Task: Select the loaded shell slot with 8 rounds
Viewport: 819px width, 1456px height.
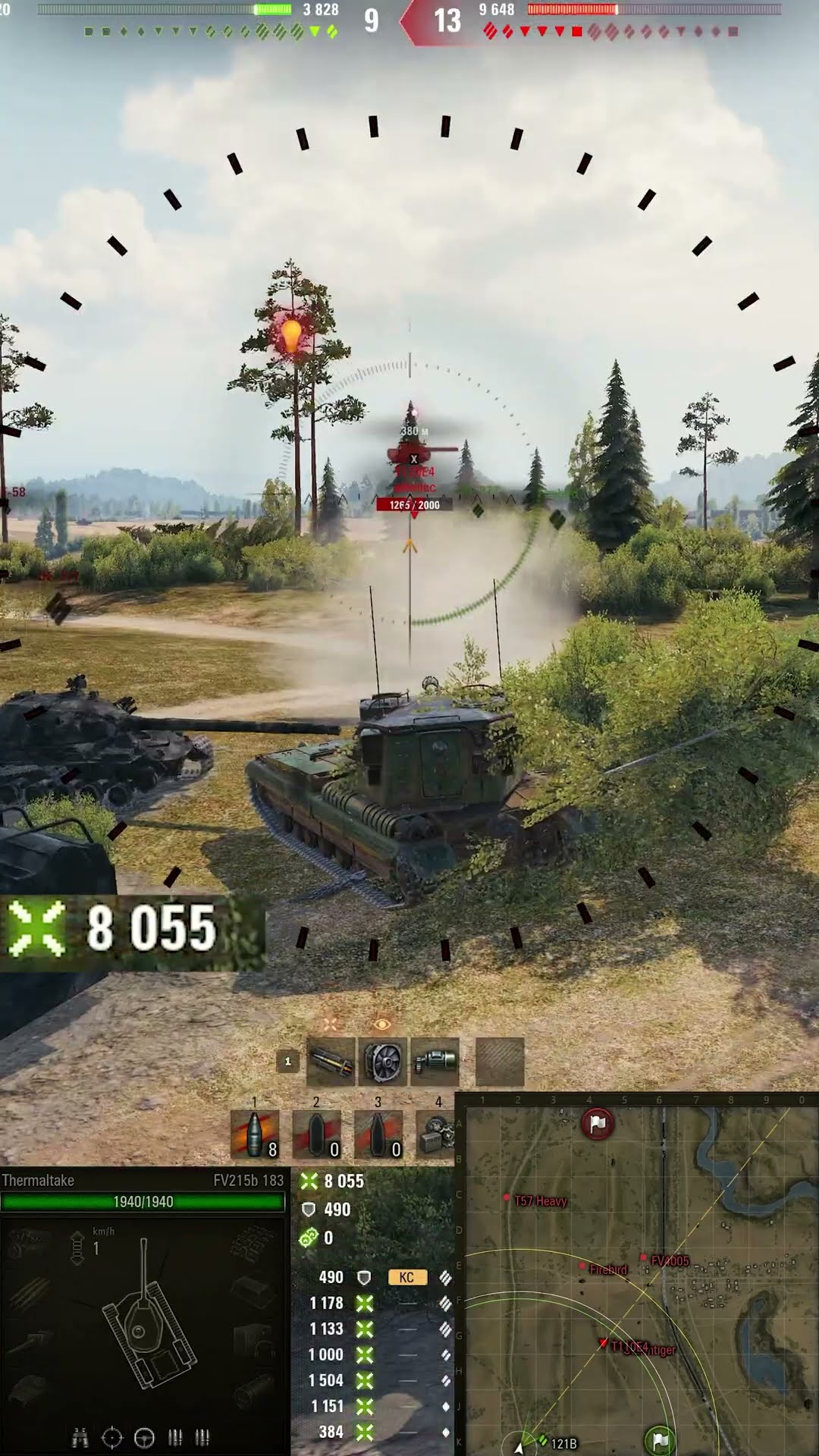Action: 255,1134
